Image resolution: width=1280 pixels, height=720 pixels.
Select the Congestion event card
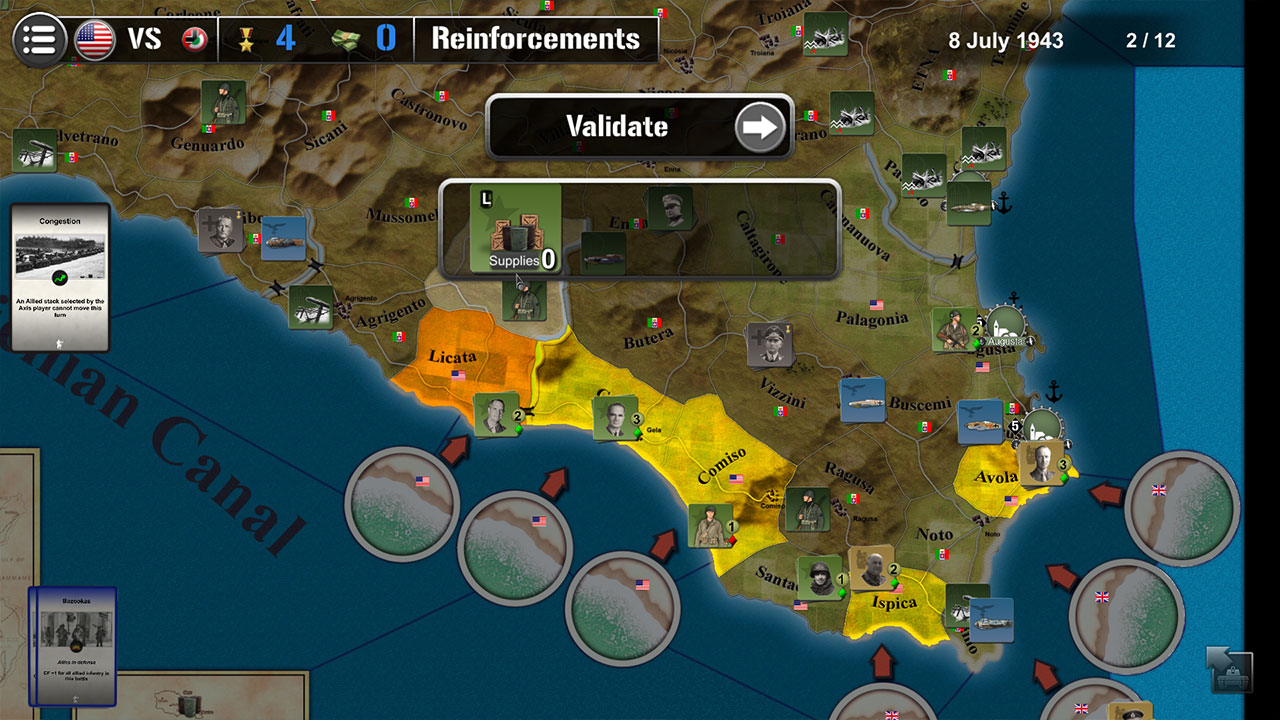pos(60,277)
